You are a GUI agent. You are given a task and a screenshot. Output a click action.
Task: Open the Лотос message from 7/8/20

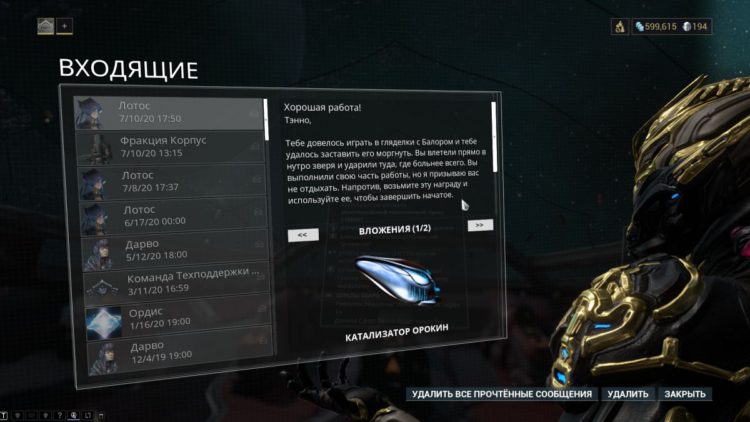click(168, 181)
